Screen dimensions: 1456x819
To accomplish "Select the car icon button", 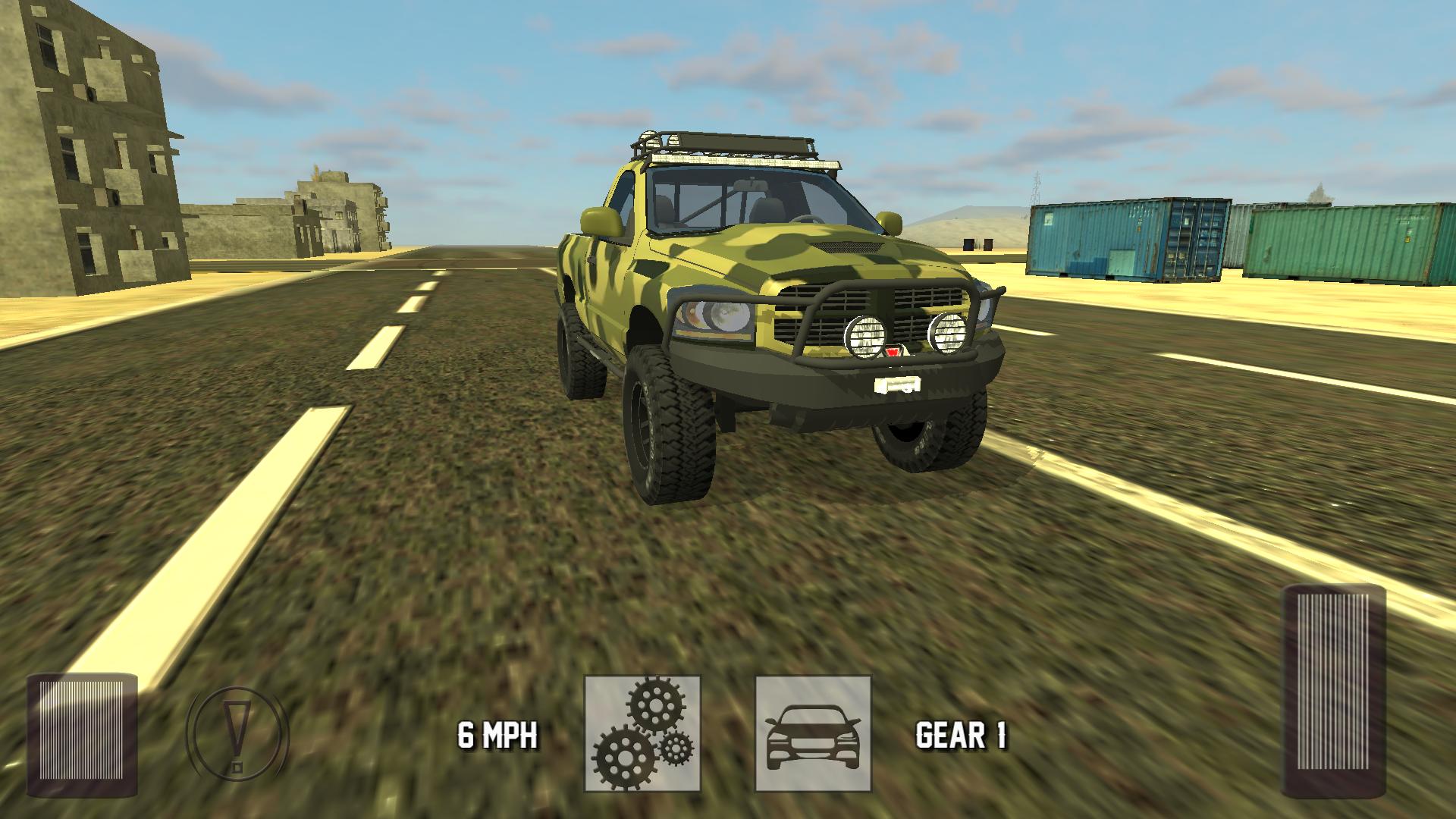I will click(x=813, y=733).
